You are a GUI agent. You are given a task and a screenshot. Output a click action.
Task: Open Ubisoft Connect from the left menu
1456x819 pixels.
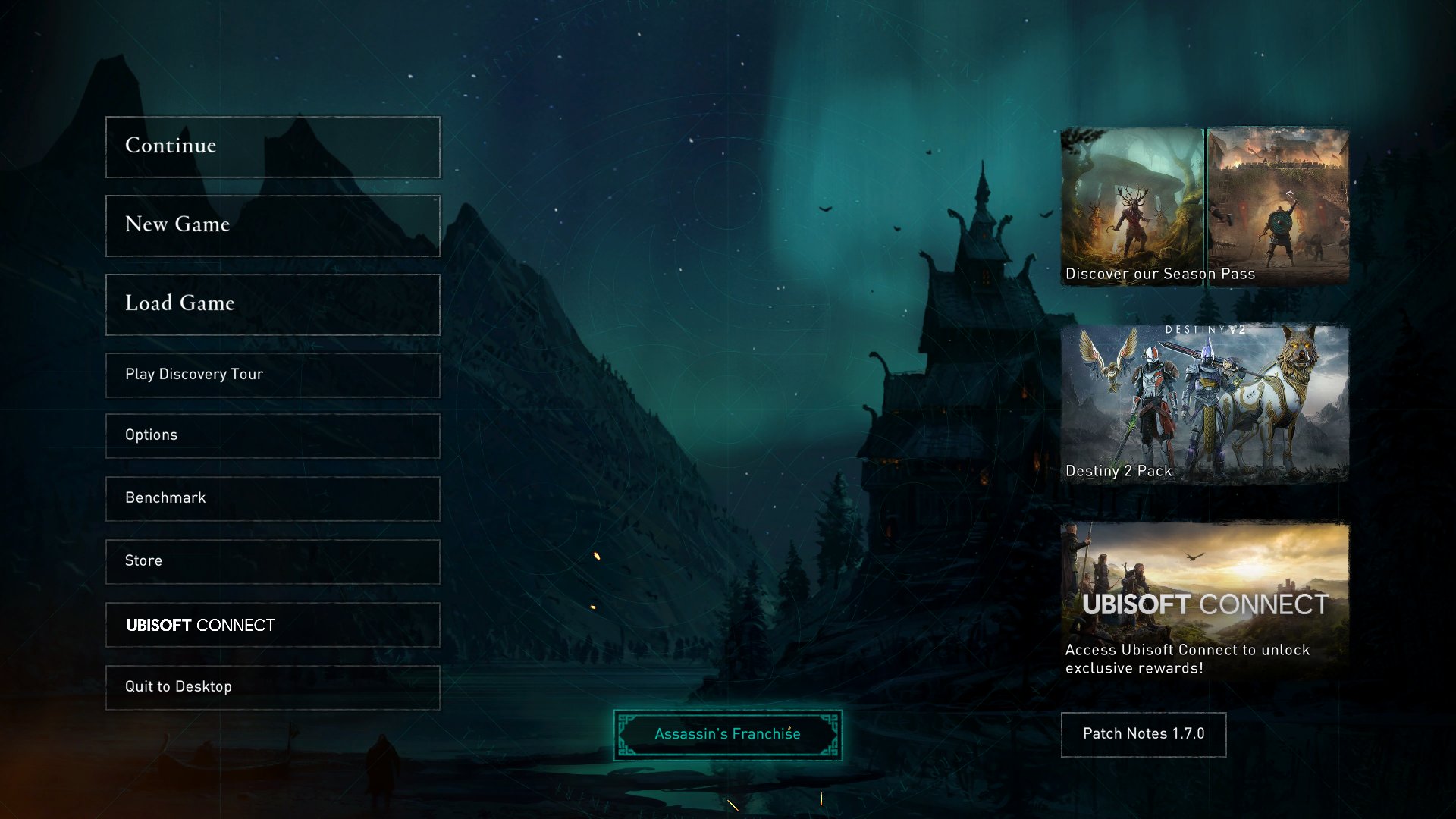[272, 624]
